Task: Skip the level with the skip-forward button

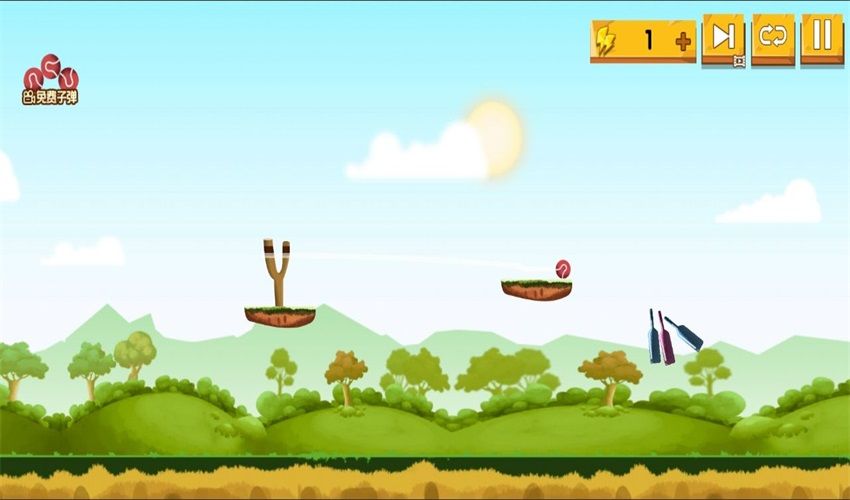Action: click(722, 39)
